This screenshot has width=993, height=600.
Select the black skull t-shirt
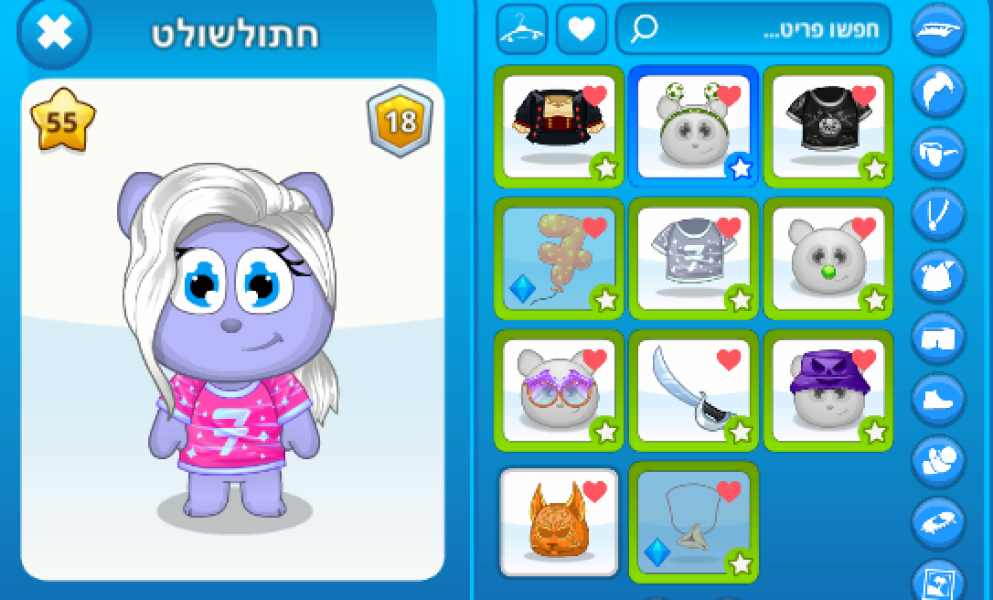click(827, 125)
